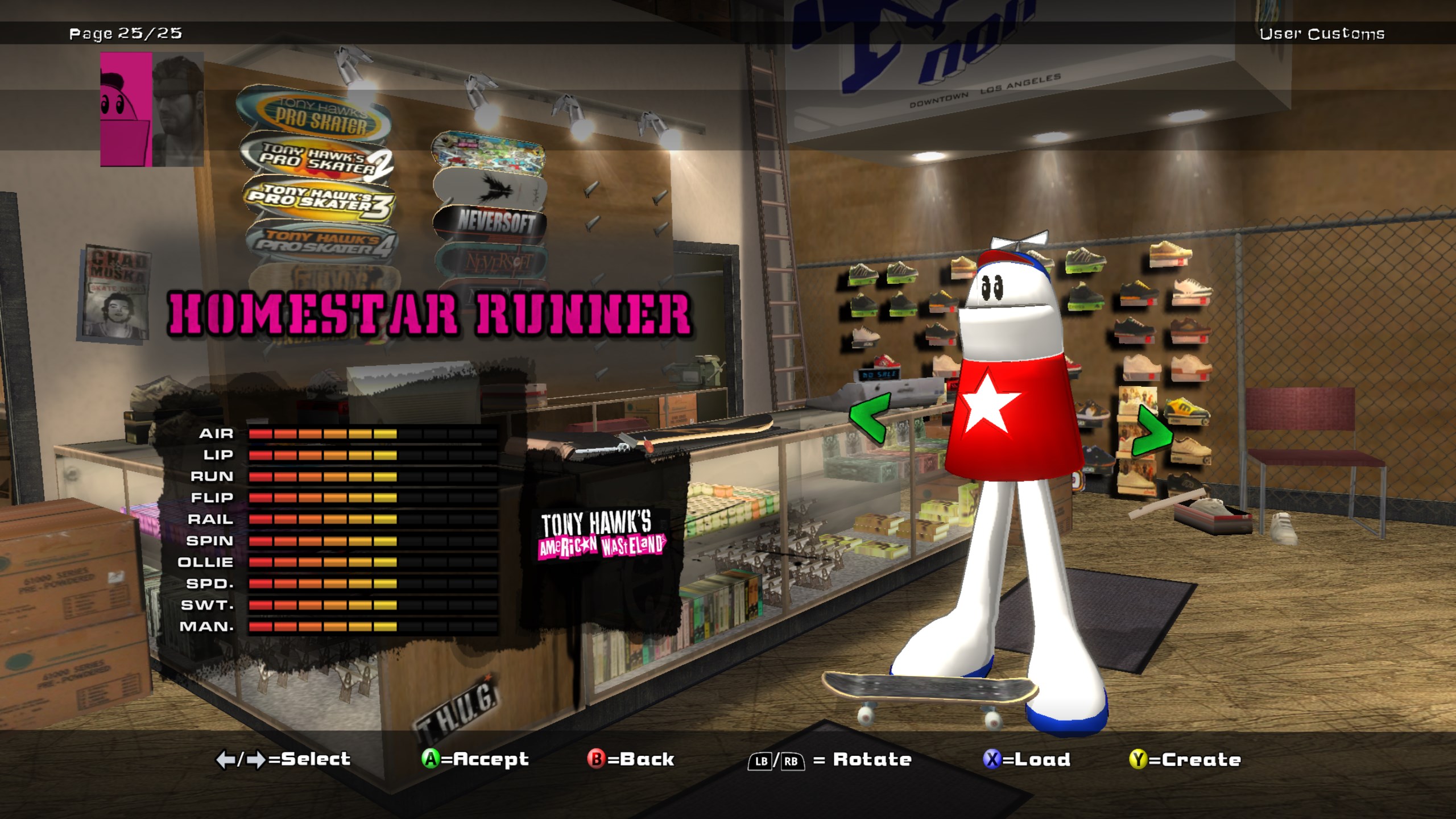The width and height of the screenshot is (1456, 819).
Task: Choose the Solid Snake skater thumbnail
Action: (178, 109)
